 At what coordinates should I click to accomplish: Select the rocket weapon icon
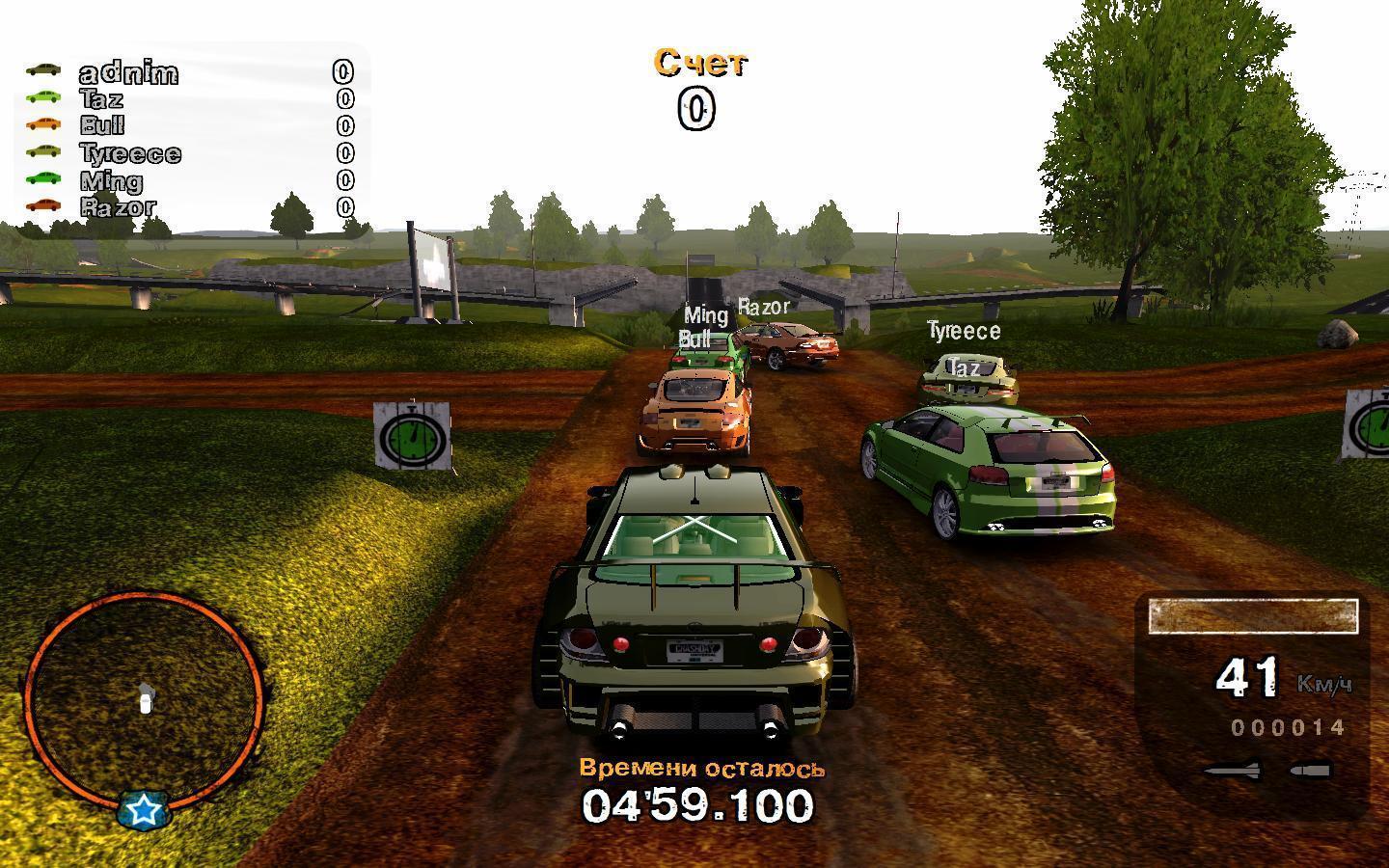click(x=1232, y=771)
